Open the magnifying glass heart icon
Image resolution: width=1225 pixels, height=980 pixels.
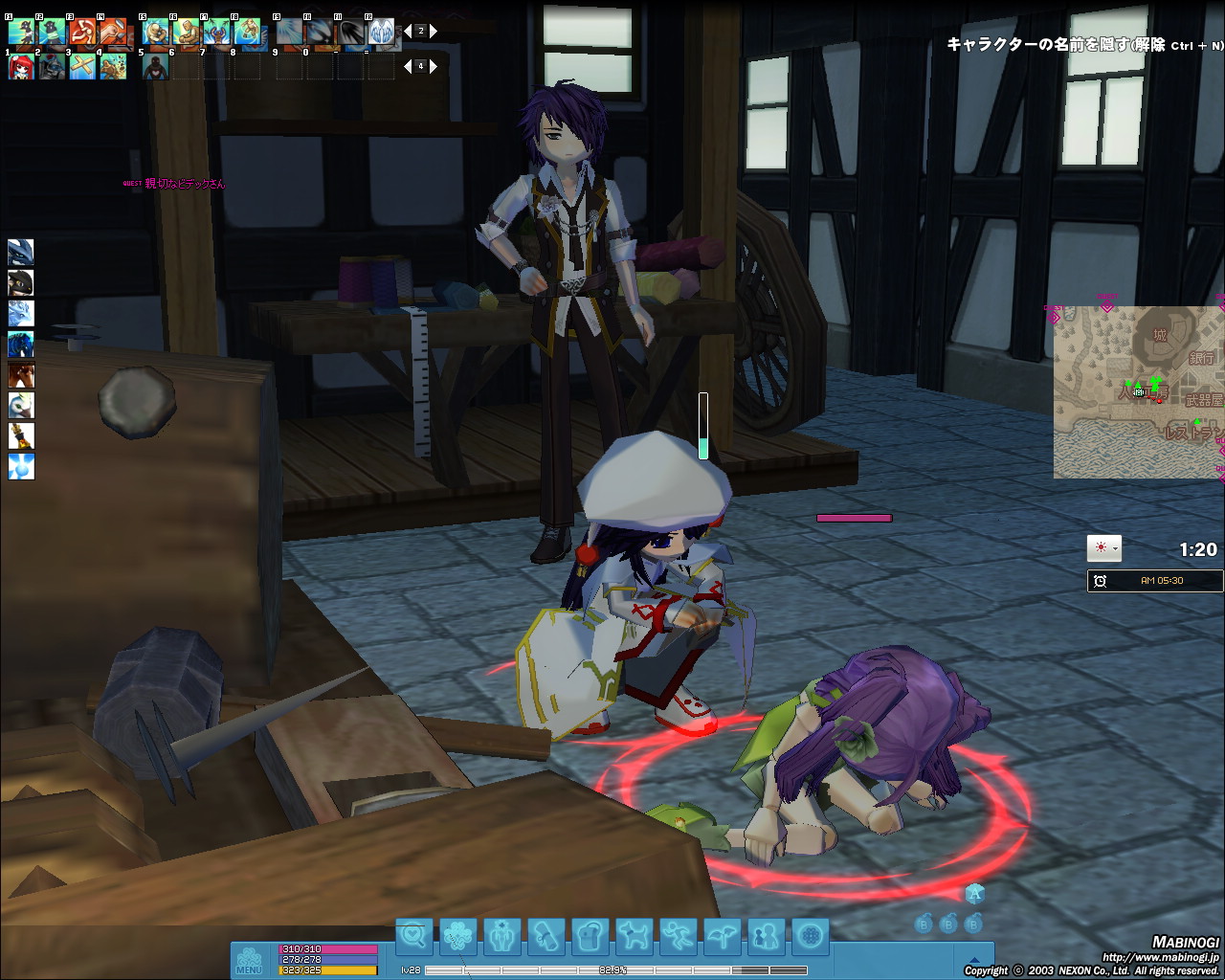point(414,935)
